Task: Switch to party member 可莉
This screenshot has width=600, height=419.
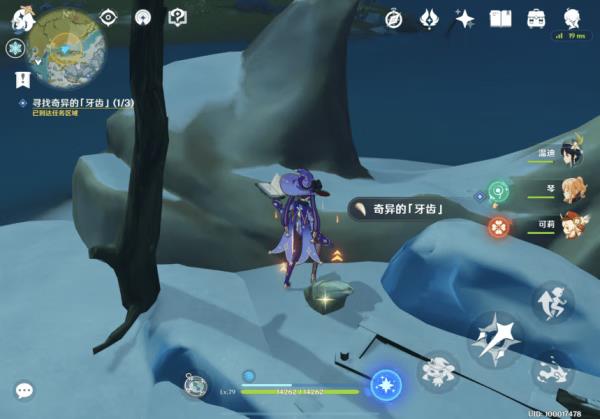Action: (570, 224)
